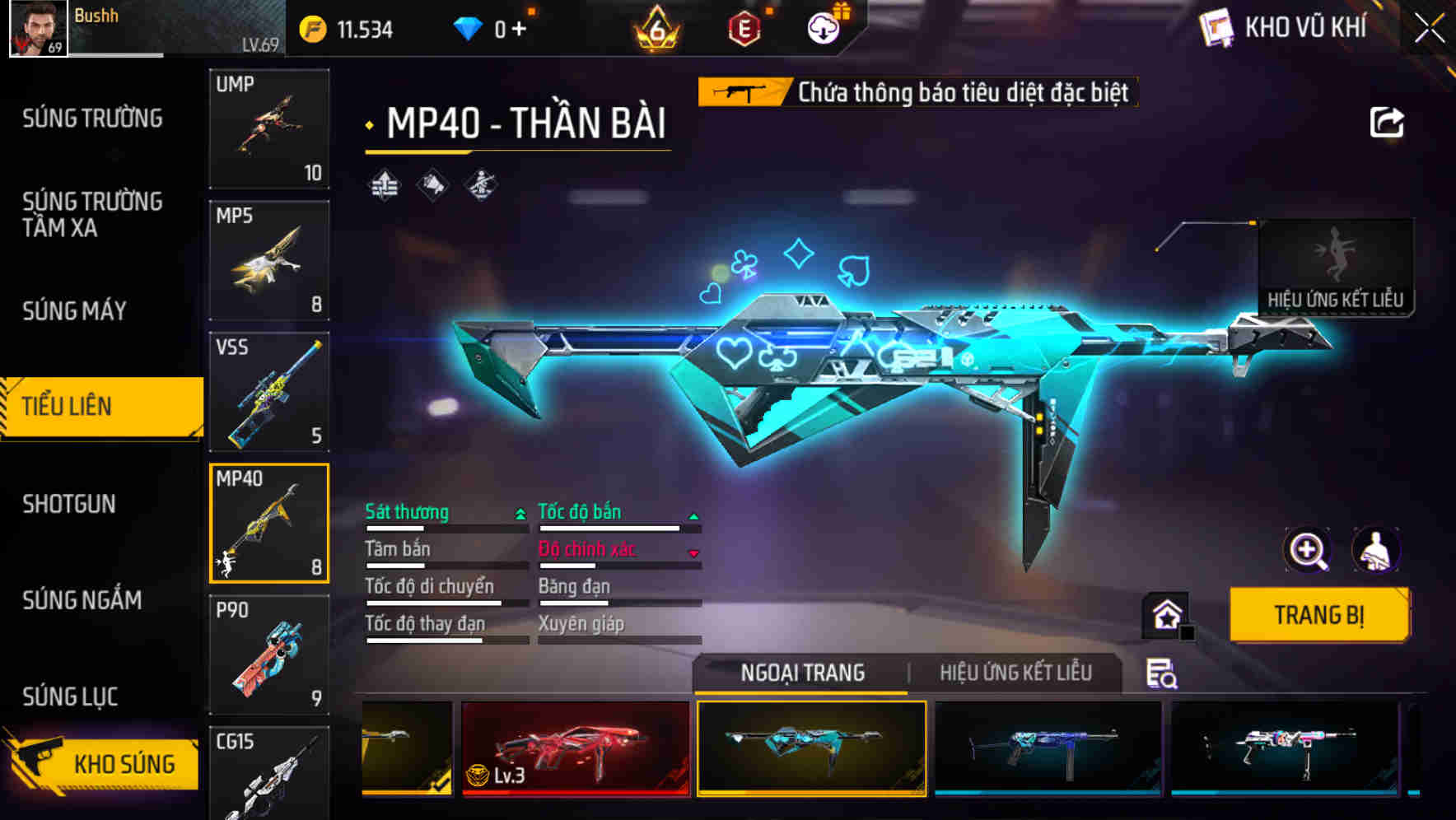Select the red Lv.3 MP40 skin thumbnail

576,750
